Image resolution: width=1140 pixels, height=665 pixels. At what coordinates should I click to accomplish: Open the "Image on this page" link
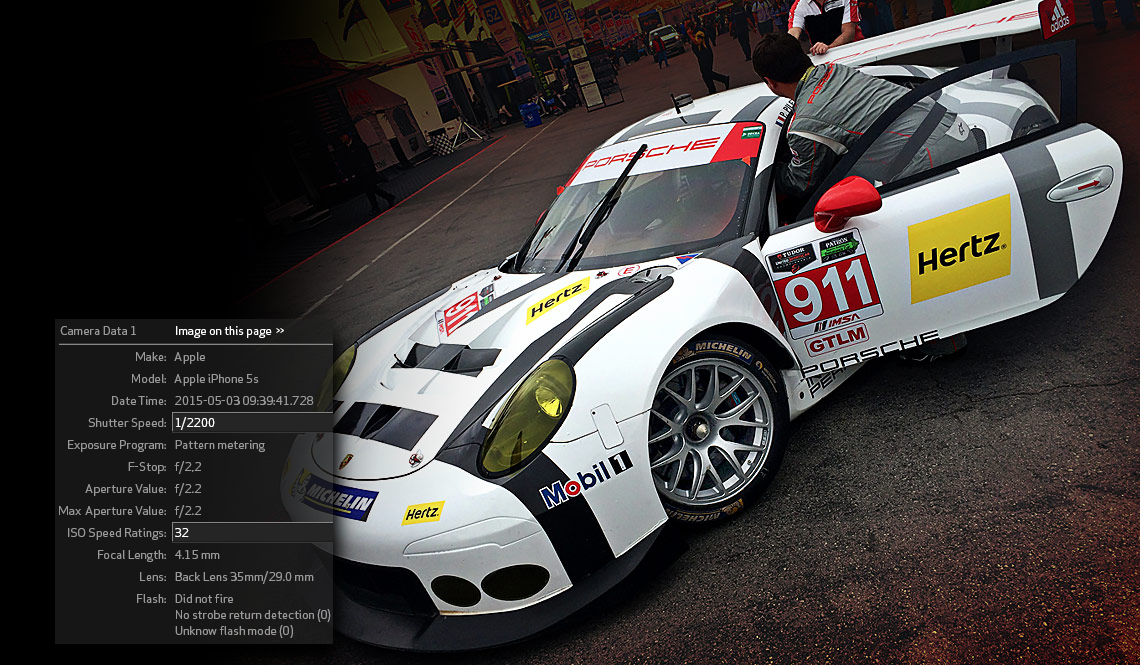click(x=229, y=331)
